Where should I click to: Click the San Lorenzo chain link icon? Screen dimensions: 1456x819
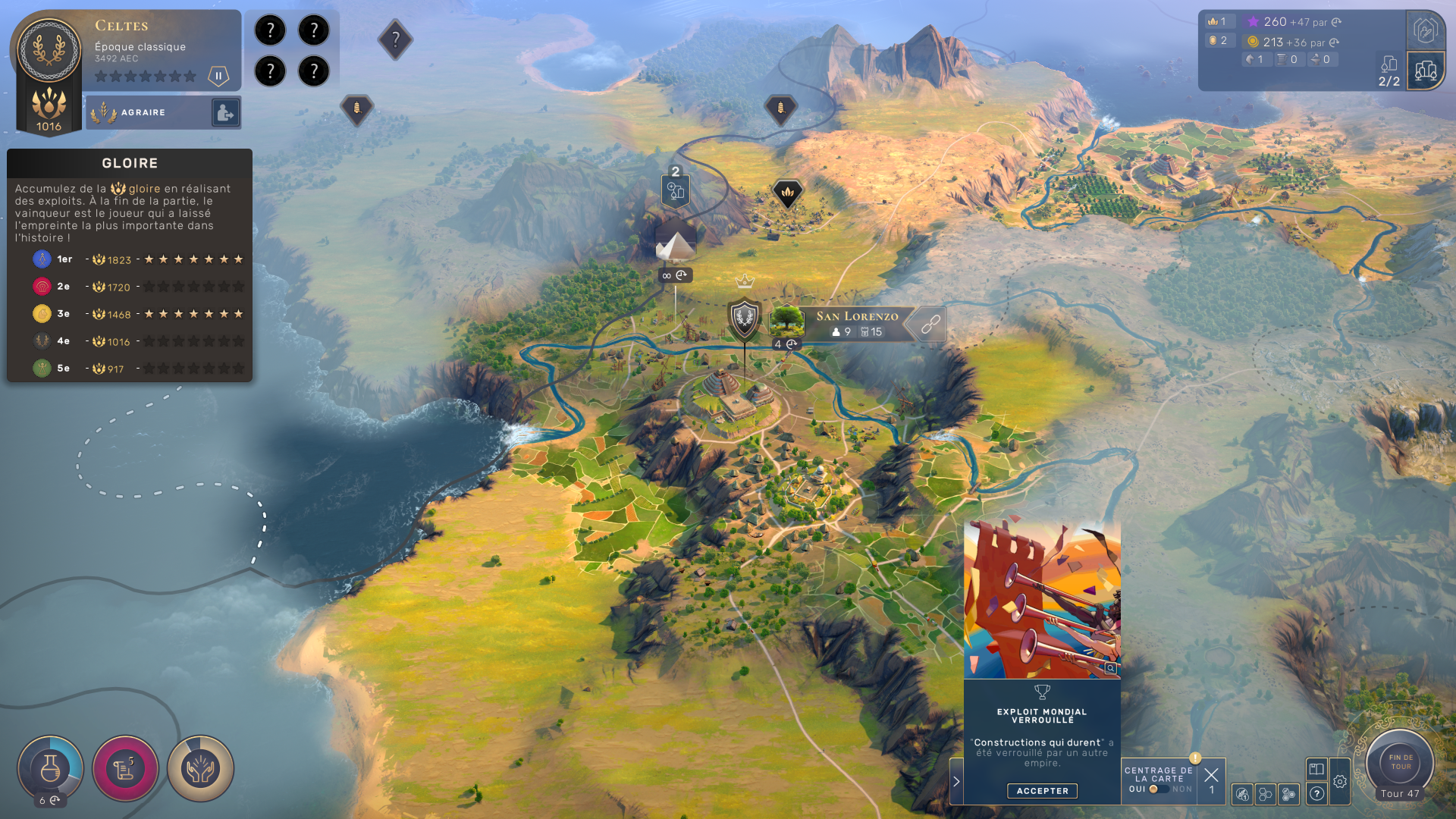coord(930,325)
